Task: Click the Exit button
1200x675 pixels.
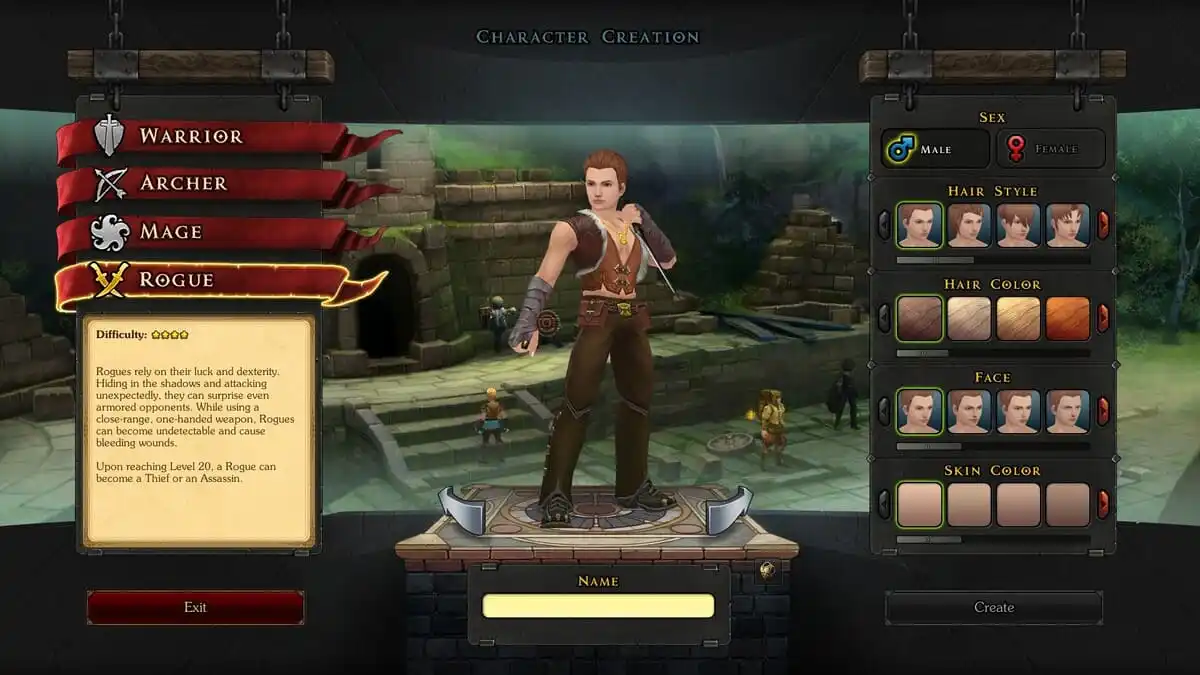Action: tap(195, 607)
